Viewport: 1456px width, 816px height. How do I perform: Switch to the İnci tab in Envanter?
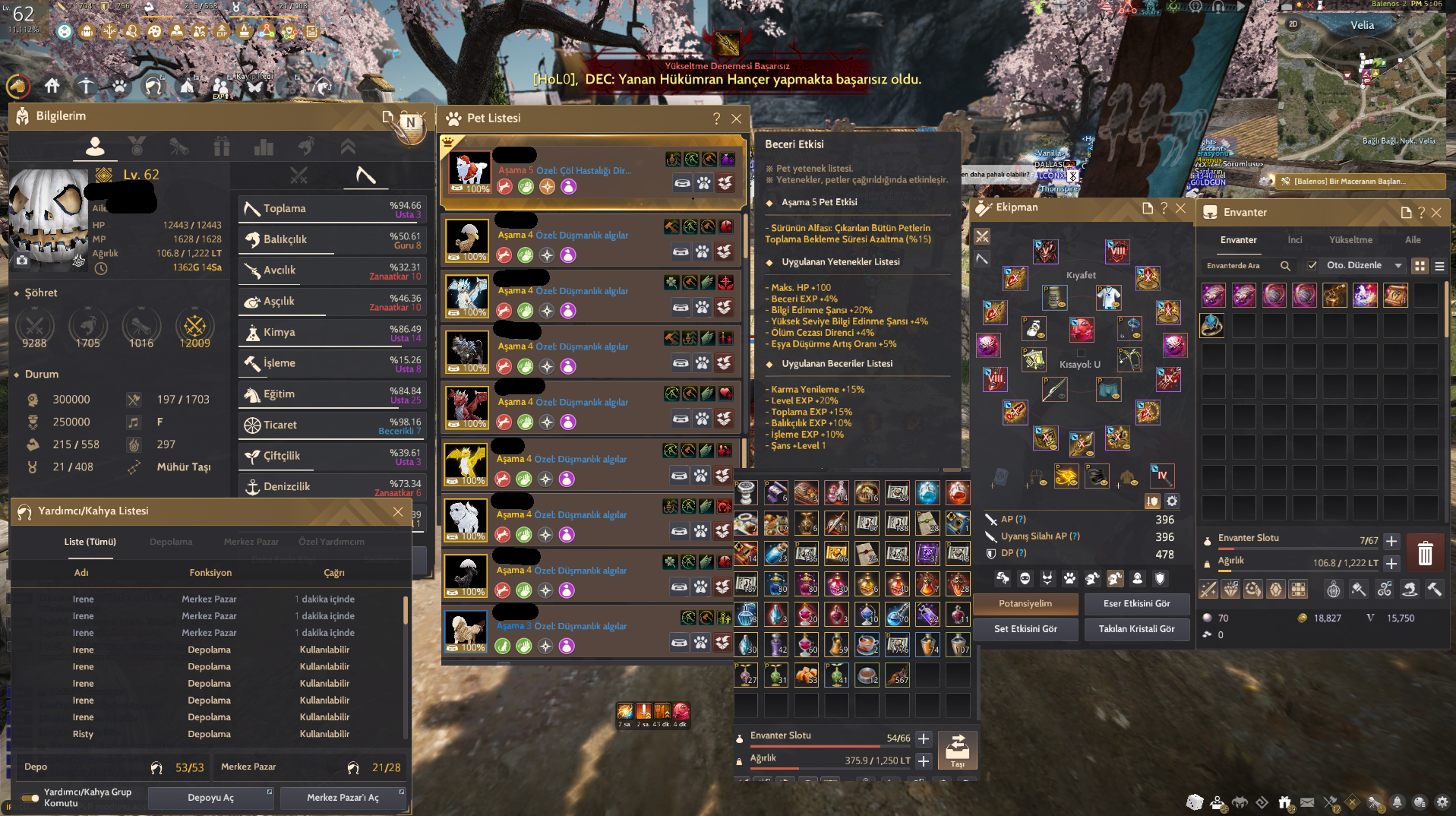coord(1295,239)
